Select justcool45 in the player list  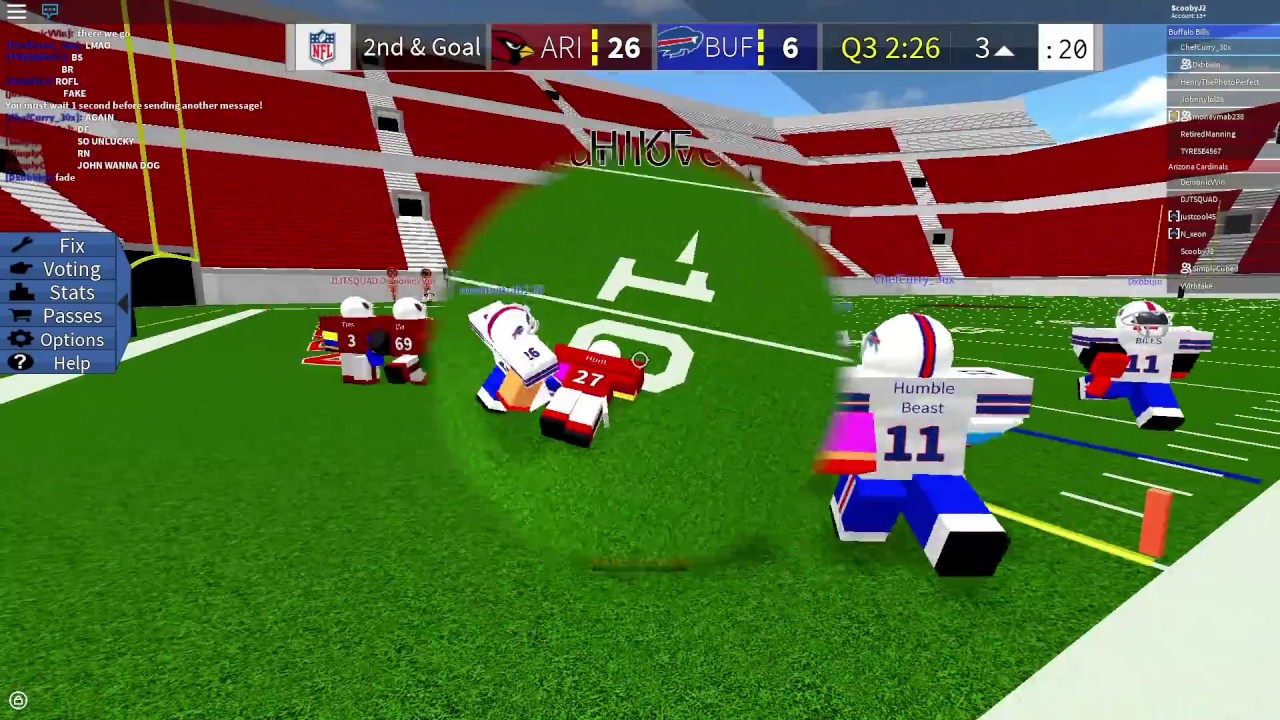(1198, 216)
